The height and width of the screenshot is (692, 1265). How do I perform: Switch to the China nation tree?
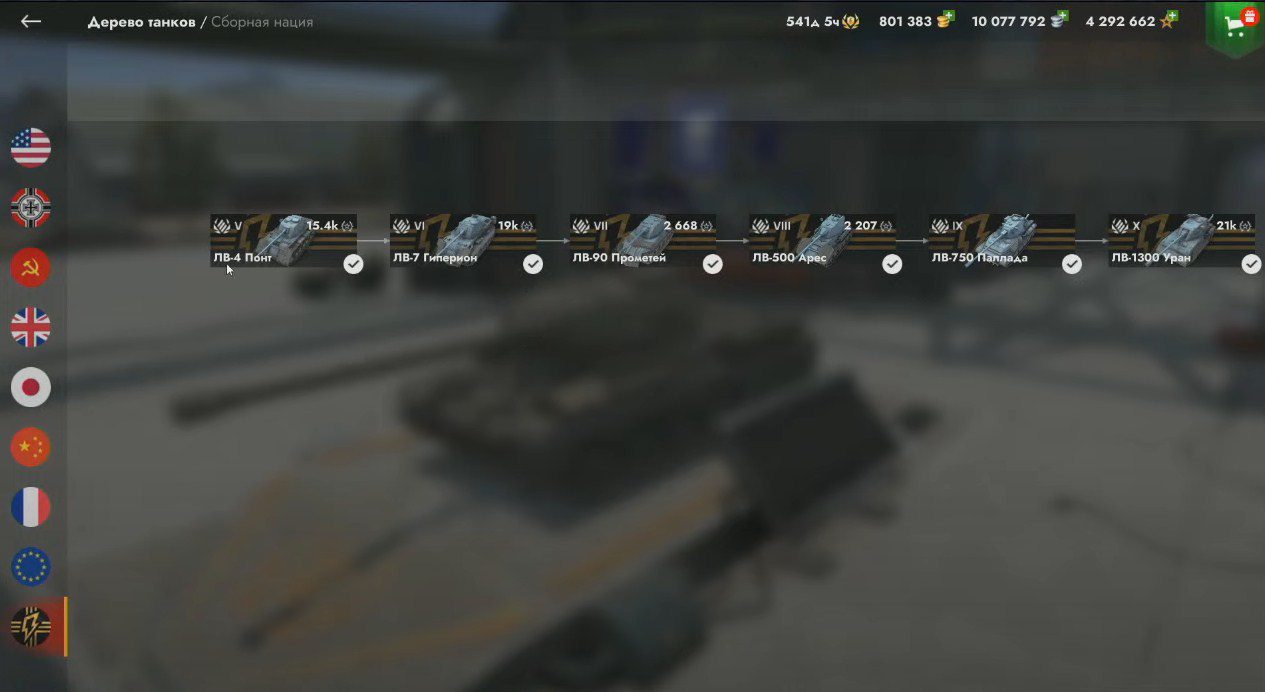[31, 447]
